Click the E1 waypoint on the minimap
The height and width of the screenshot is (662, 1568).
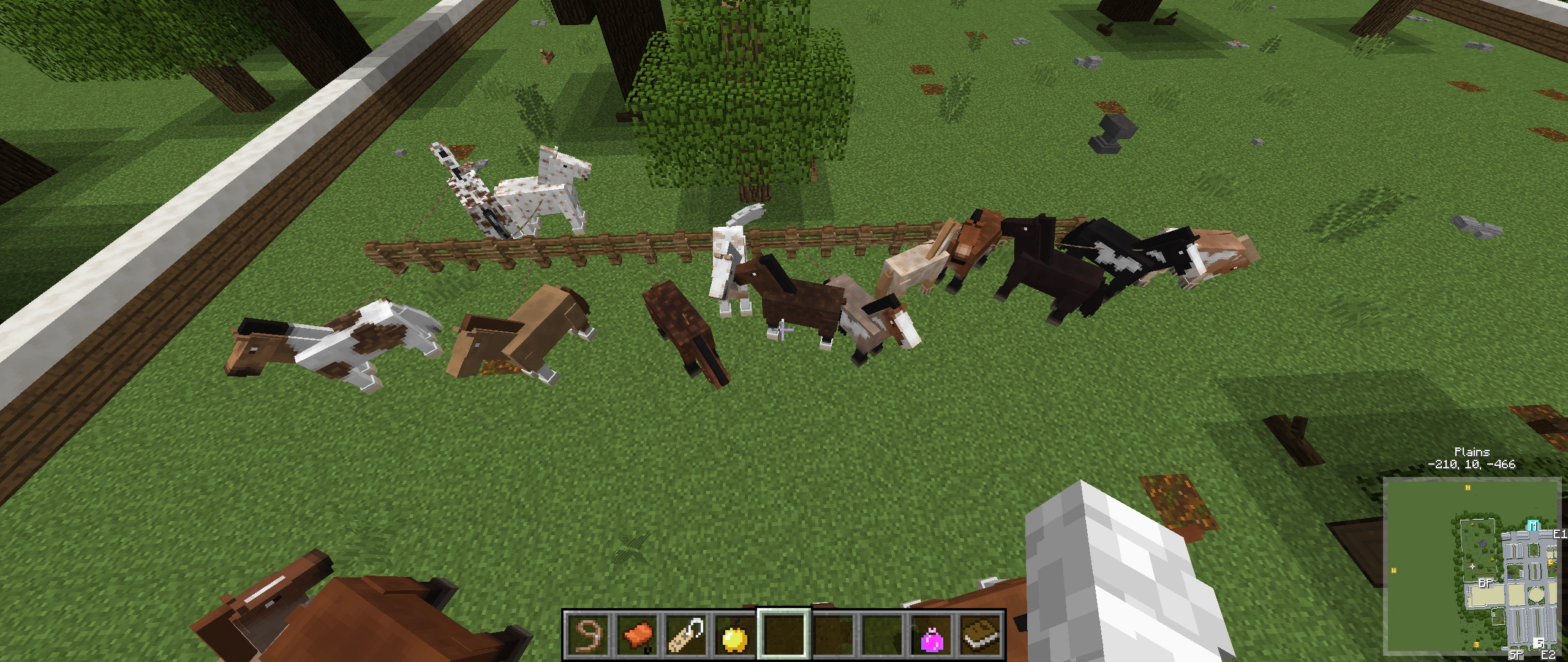click(1559, 535)
